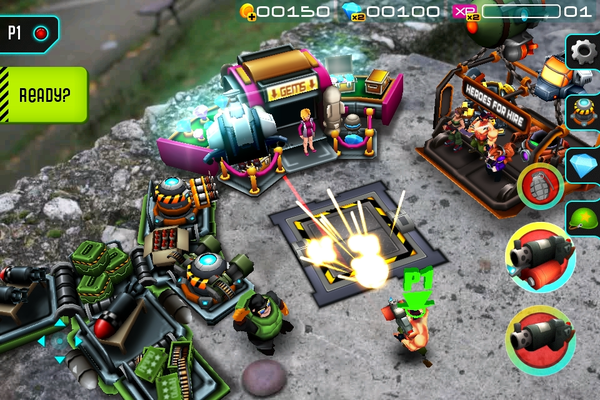Viewport: 600px width, 400px height.
Task: Fire the green-ringed cannon weapon button
Action: click(x=540, y=340)
